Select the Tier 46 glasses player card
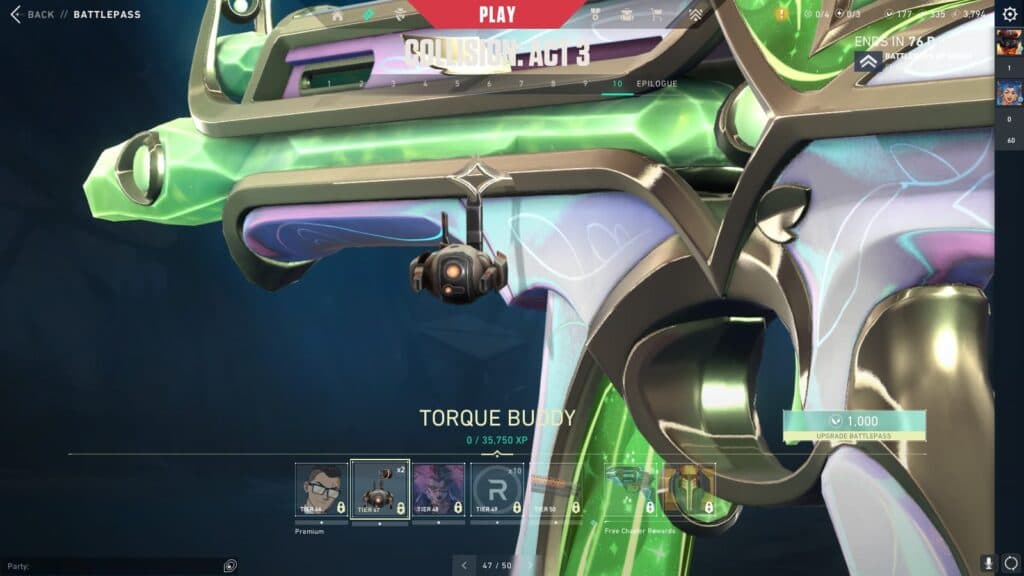1024x576 pixels. (322, 489)
